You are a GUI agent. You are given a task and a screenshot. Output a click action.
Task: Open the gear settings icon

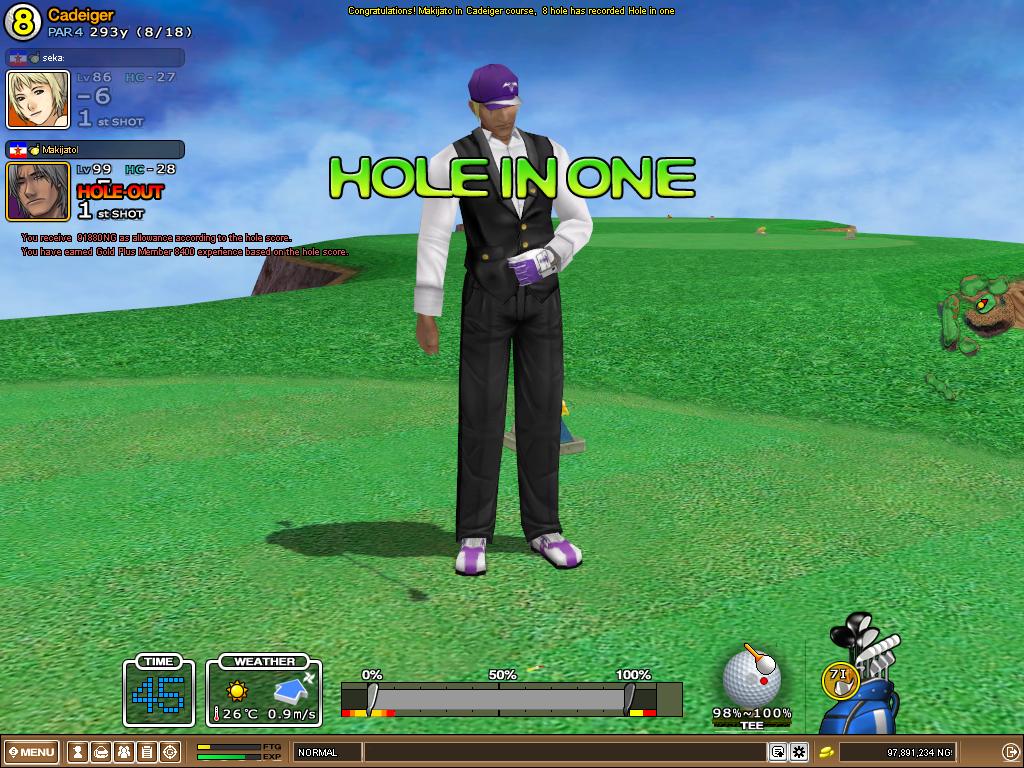799,752
